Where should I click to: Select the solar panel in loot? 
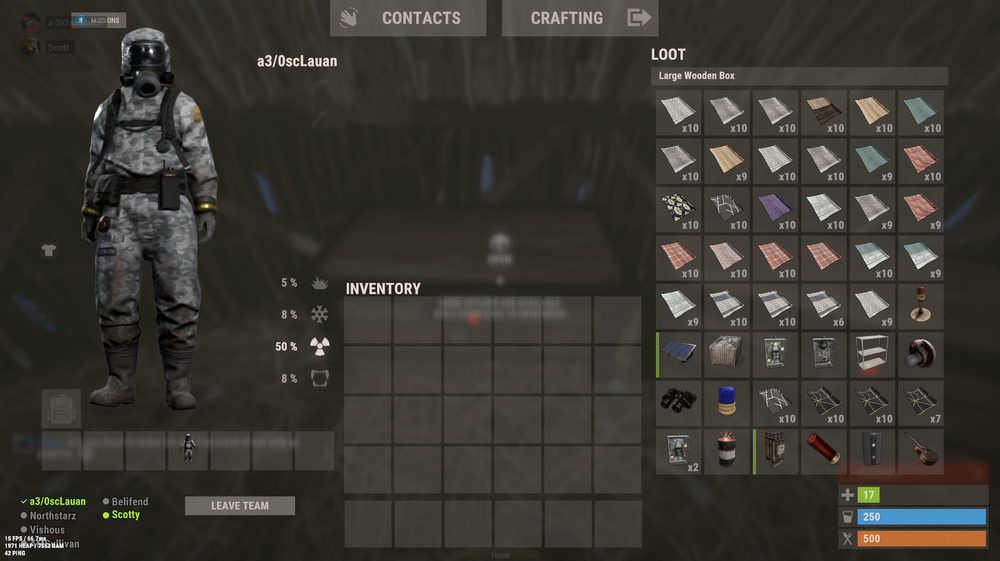tap(680, 355)
